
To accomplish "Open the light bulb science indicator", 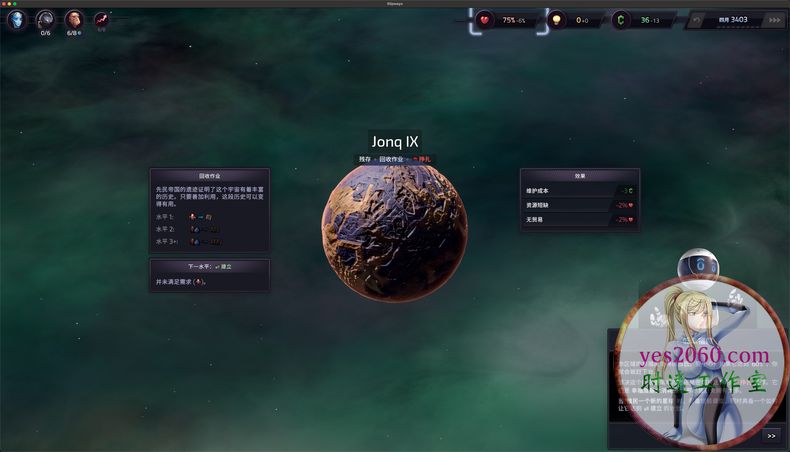I will (x=558, y=19).
